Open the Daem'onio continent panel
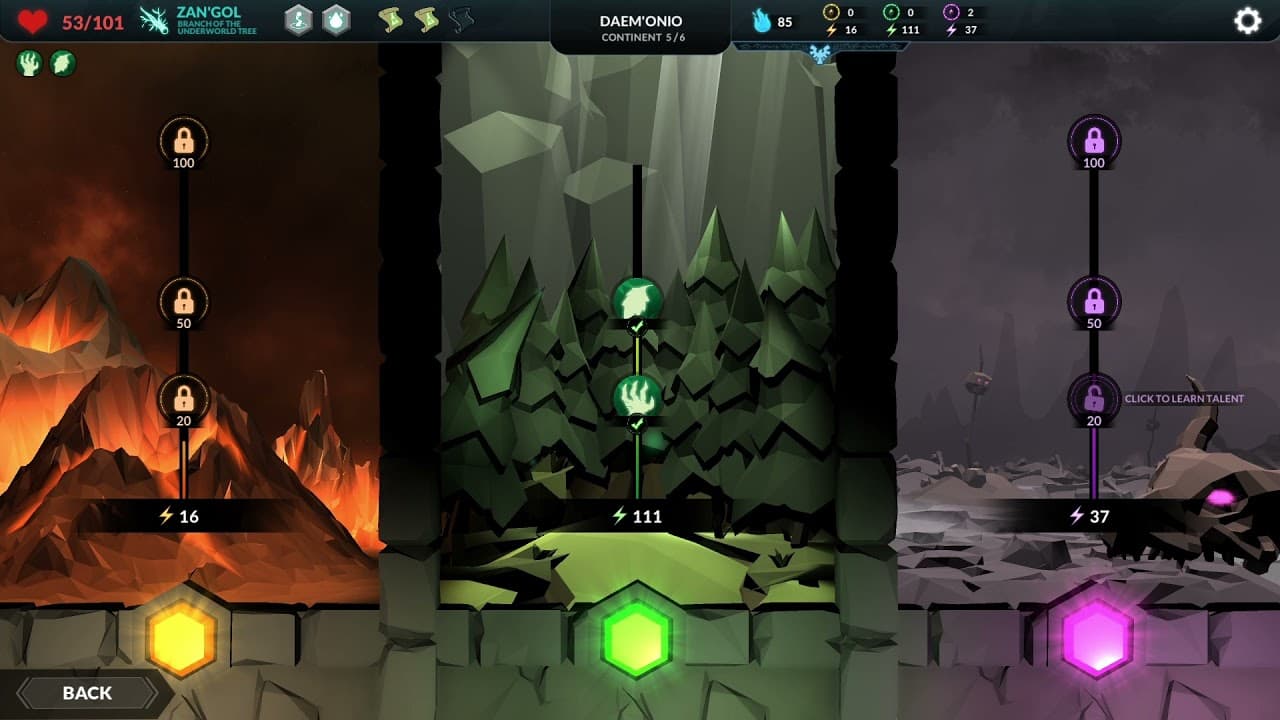The height and width of the screenshot is (720, 1280). [640, 27]
